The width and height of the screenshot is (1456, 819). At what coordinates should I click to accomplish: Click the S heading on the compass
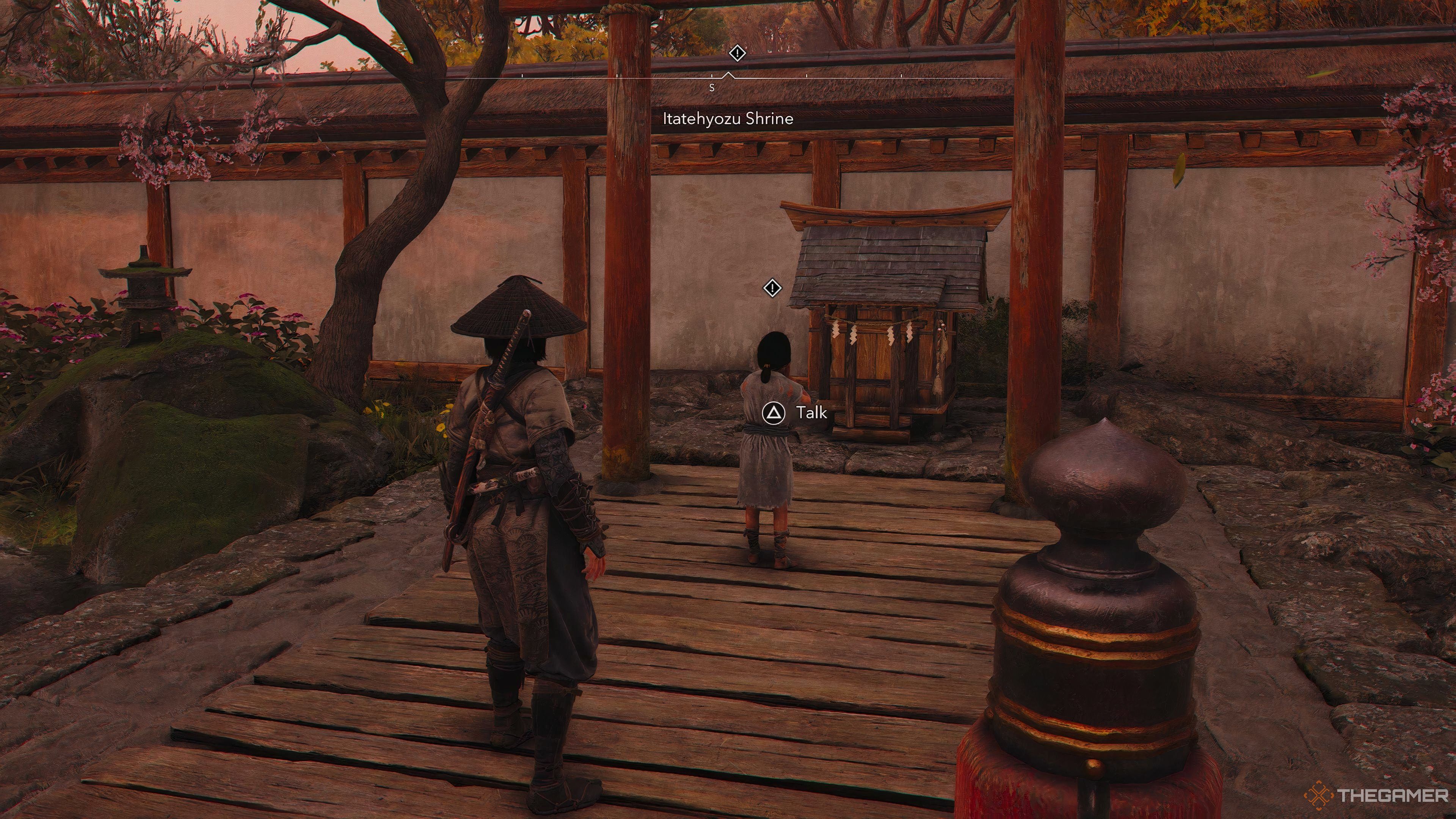click(x=712, y=88)
